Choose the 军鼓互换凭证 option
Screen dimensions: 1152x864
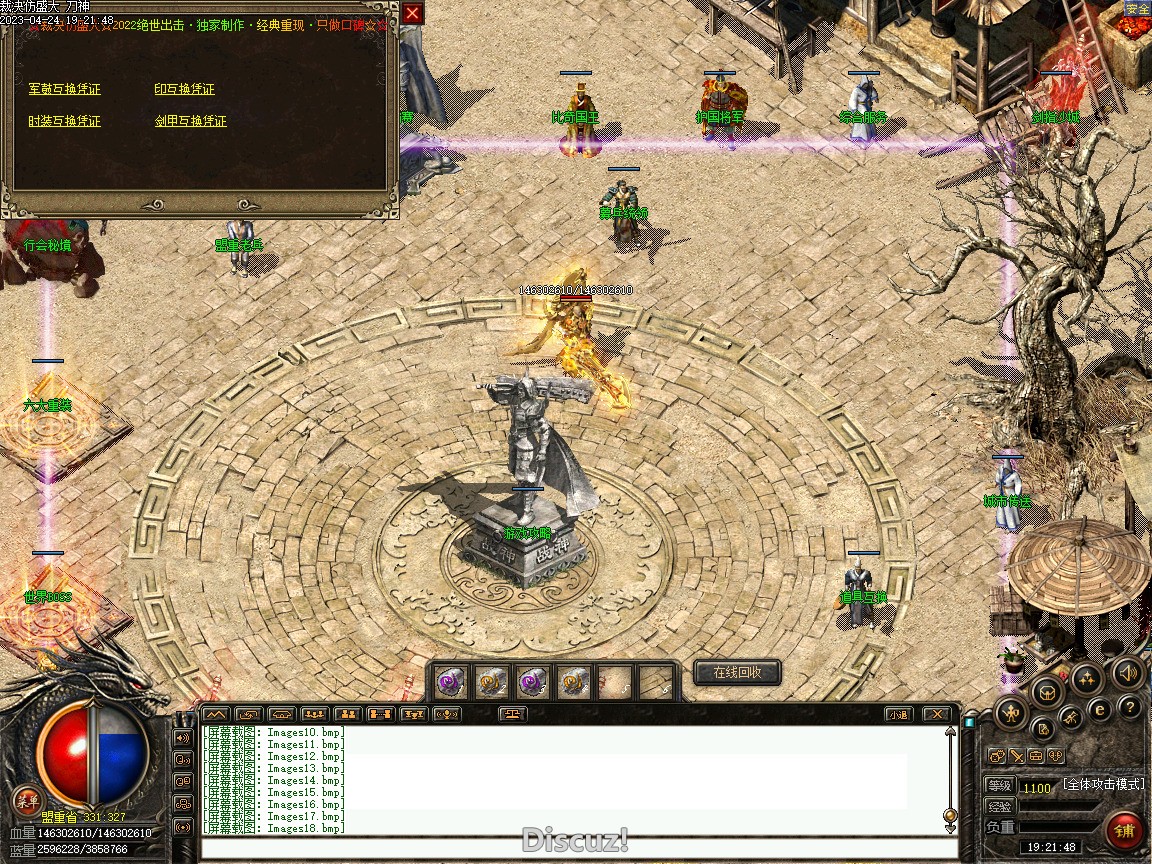[x=65, y=89]
